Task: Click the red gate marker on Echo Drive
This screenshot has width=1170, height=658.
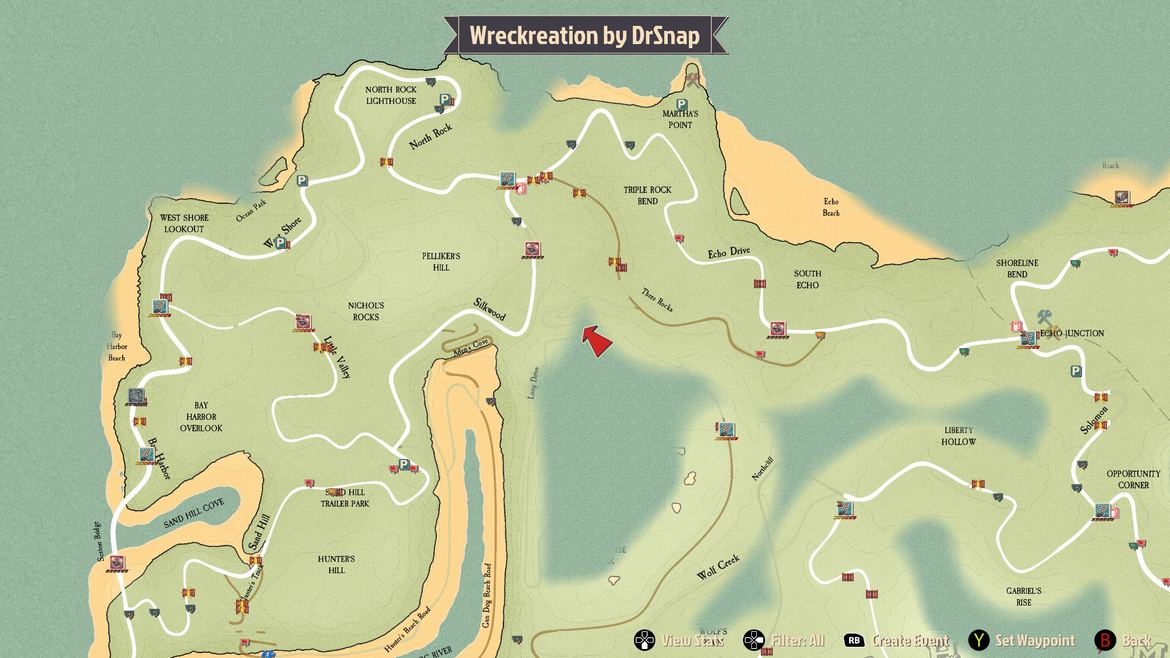Action: pos(760,284)
